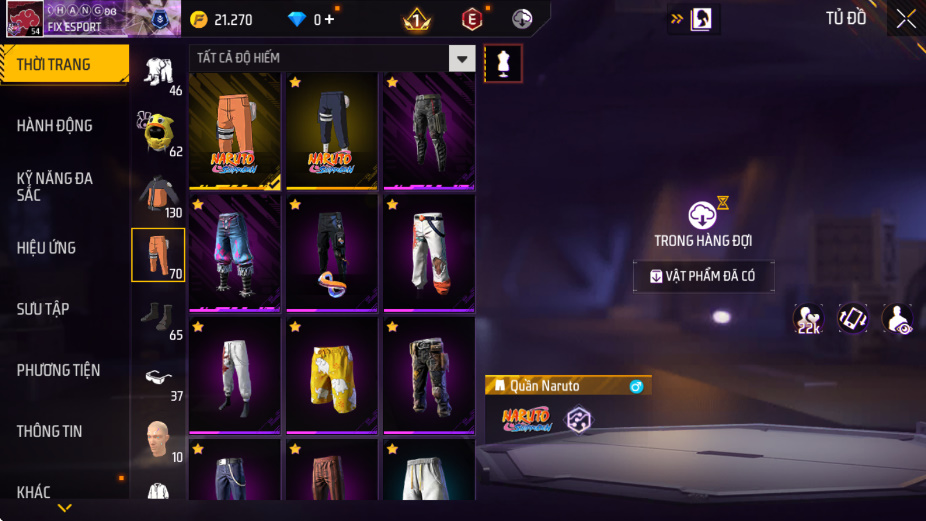Click the 22k likes icon

(808, 319)
